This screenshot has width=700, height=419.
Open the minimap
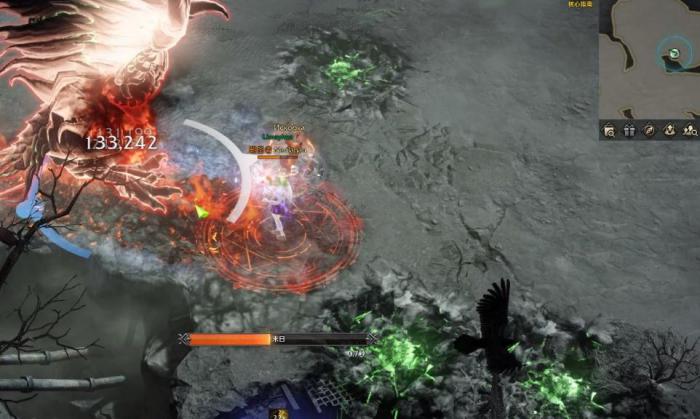click(x=648, y=60)
